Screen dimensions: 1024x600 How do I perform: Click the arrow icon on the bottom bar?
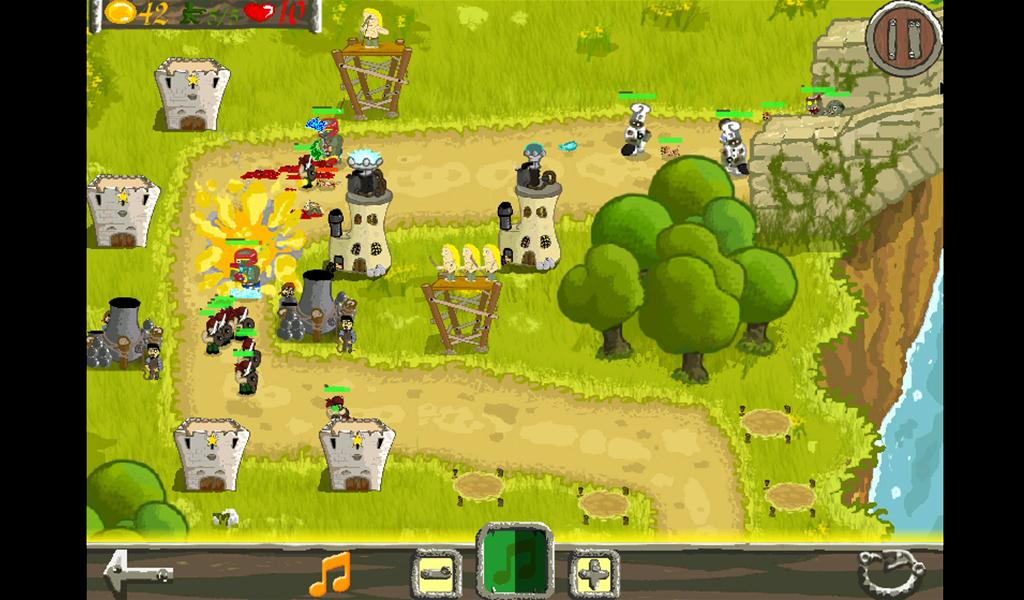point(138,572)
